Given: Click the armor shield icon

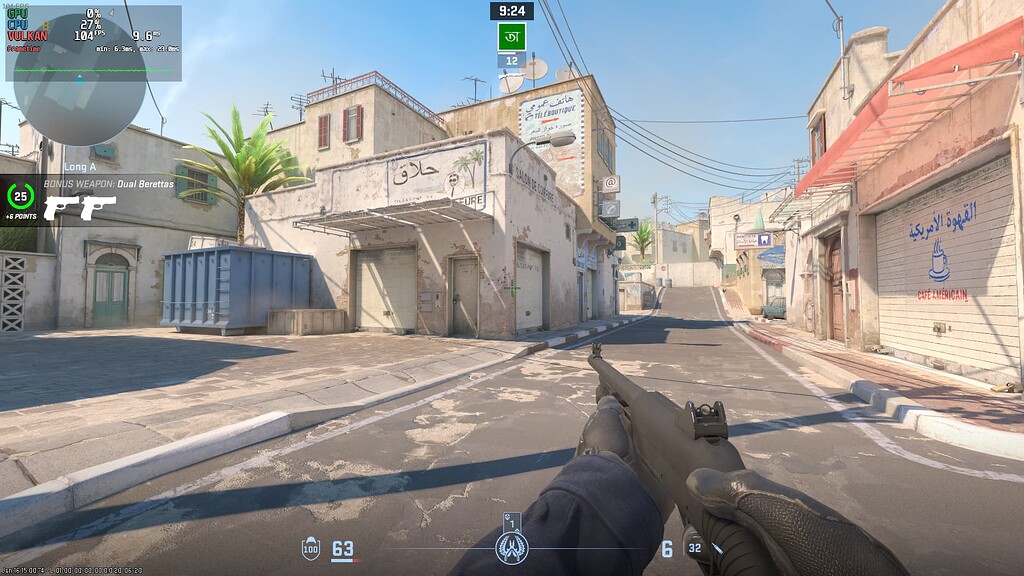Looking at the screenshot, I should click(x=311, y=548).
